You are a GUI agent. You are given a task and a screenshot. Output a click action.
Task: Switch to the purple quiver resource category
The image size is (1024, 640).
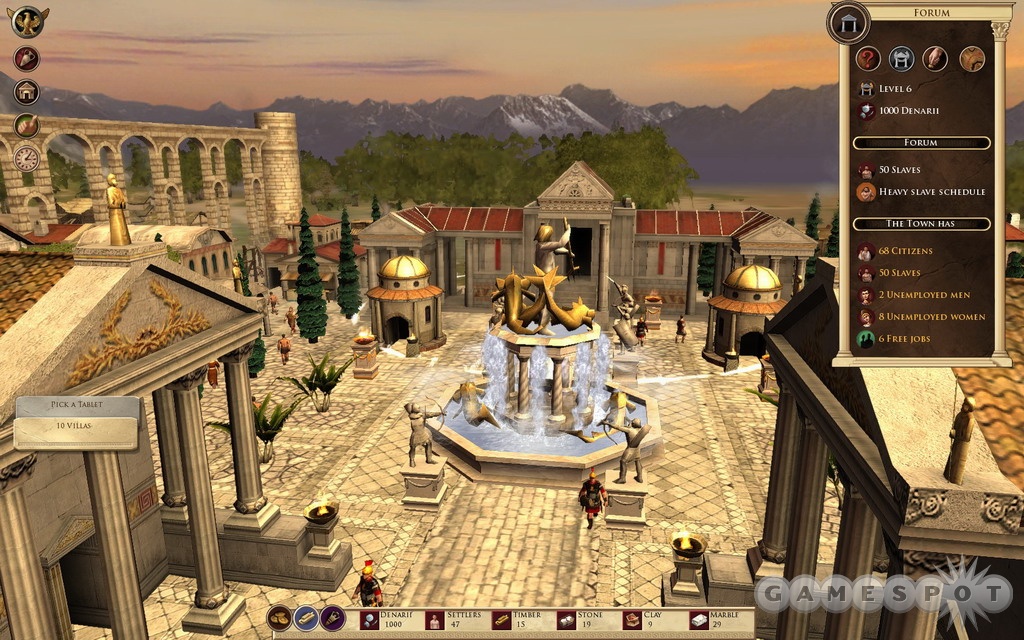tap(332, 618)
